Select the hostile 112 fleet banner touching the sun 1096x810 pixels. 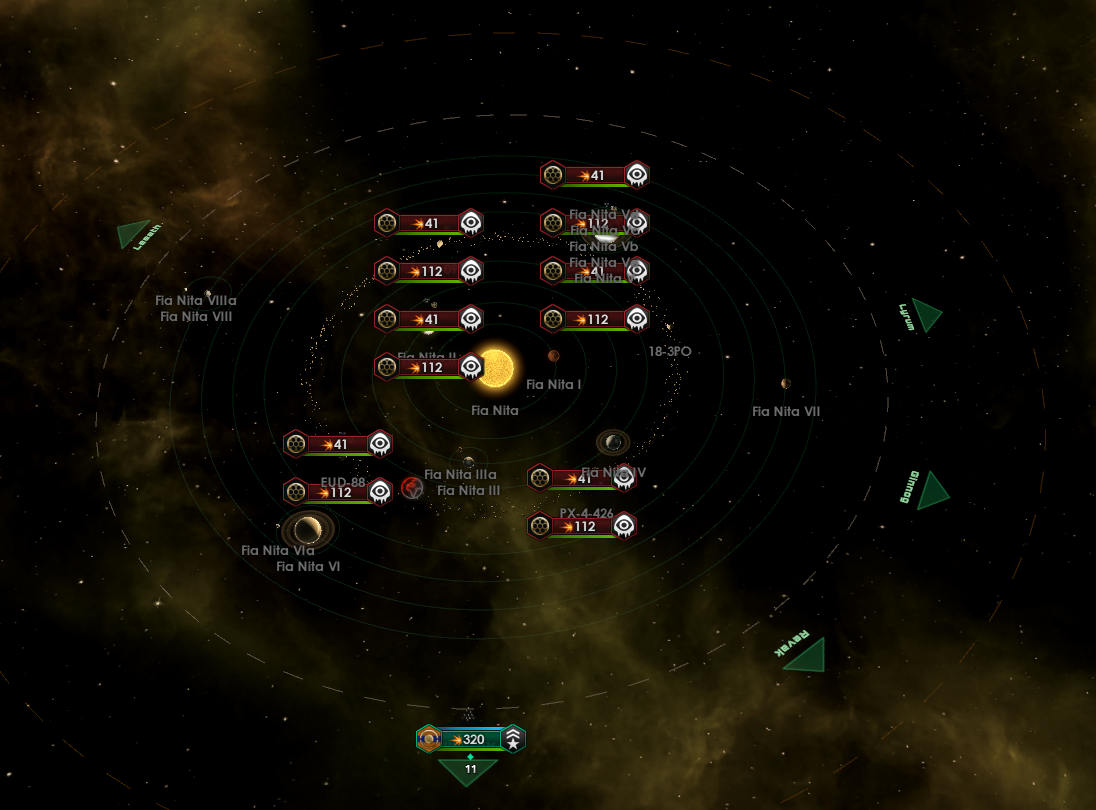(x=430, y=367)
